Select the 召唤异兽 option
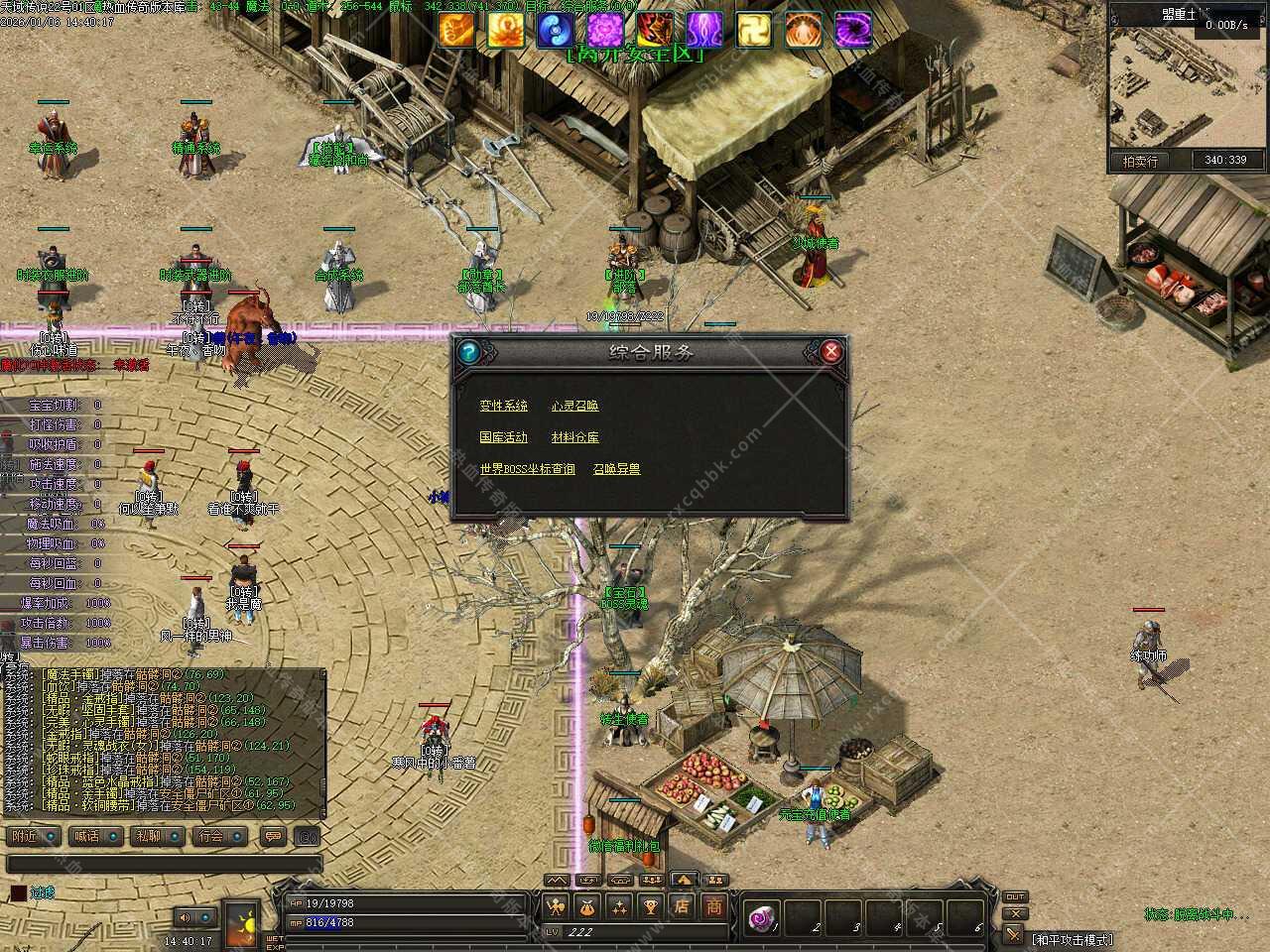Viewport: 1270px width, 952px height. click(x=616, y=469)
